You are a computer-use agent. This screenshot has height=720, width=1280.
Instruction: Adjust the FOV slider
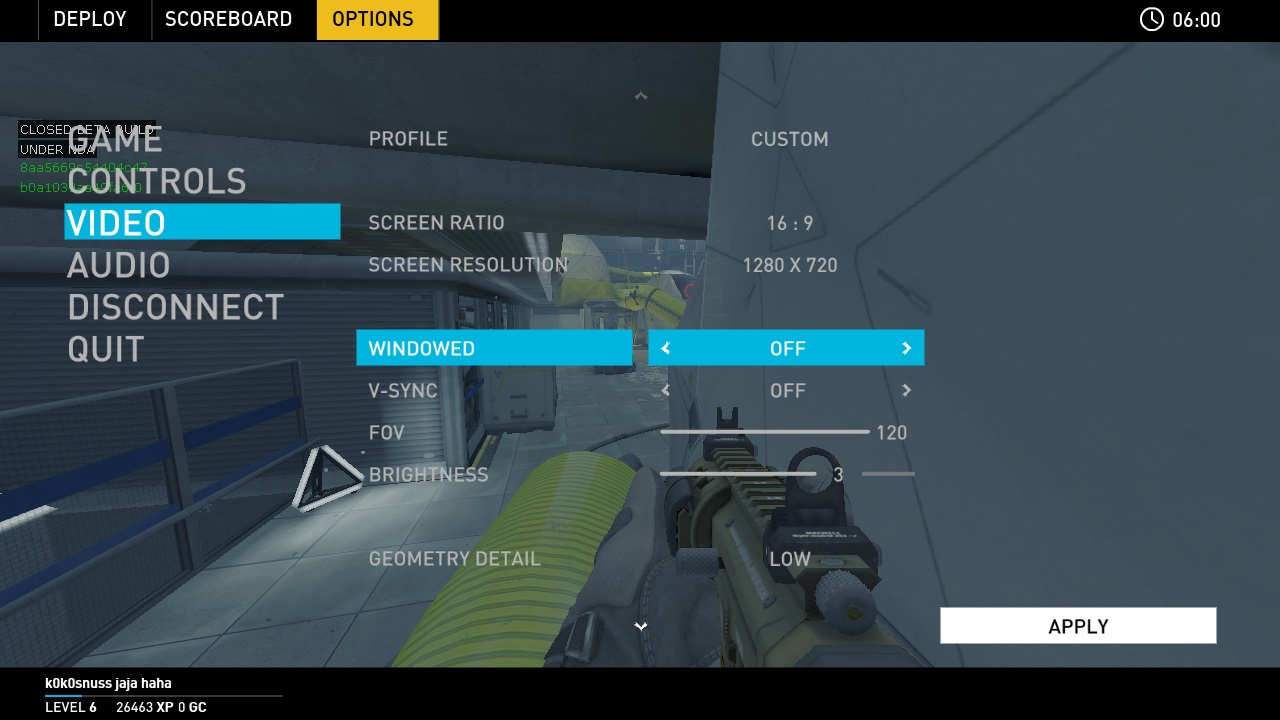coord(765,432)
